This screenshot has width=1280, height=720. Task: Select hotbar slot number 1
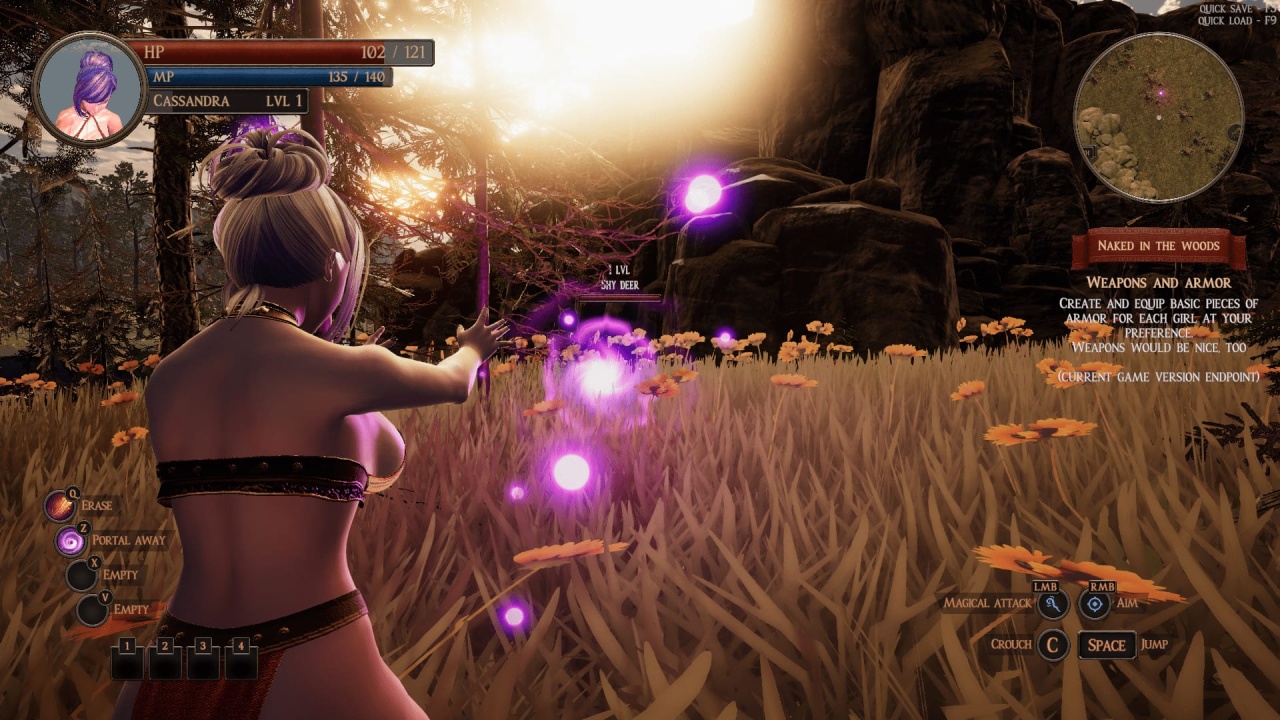coord(128,661)
